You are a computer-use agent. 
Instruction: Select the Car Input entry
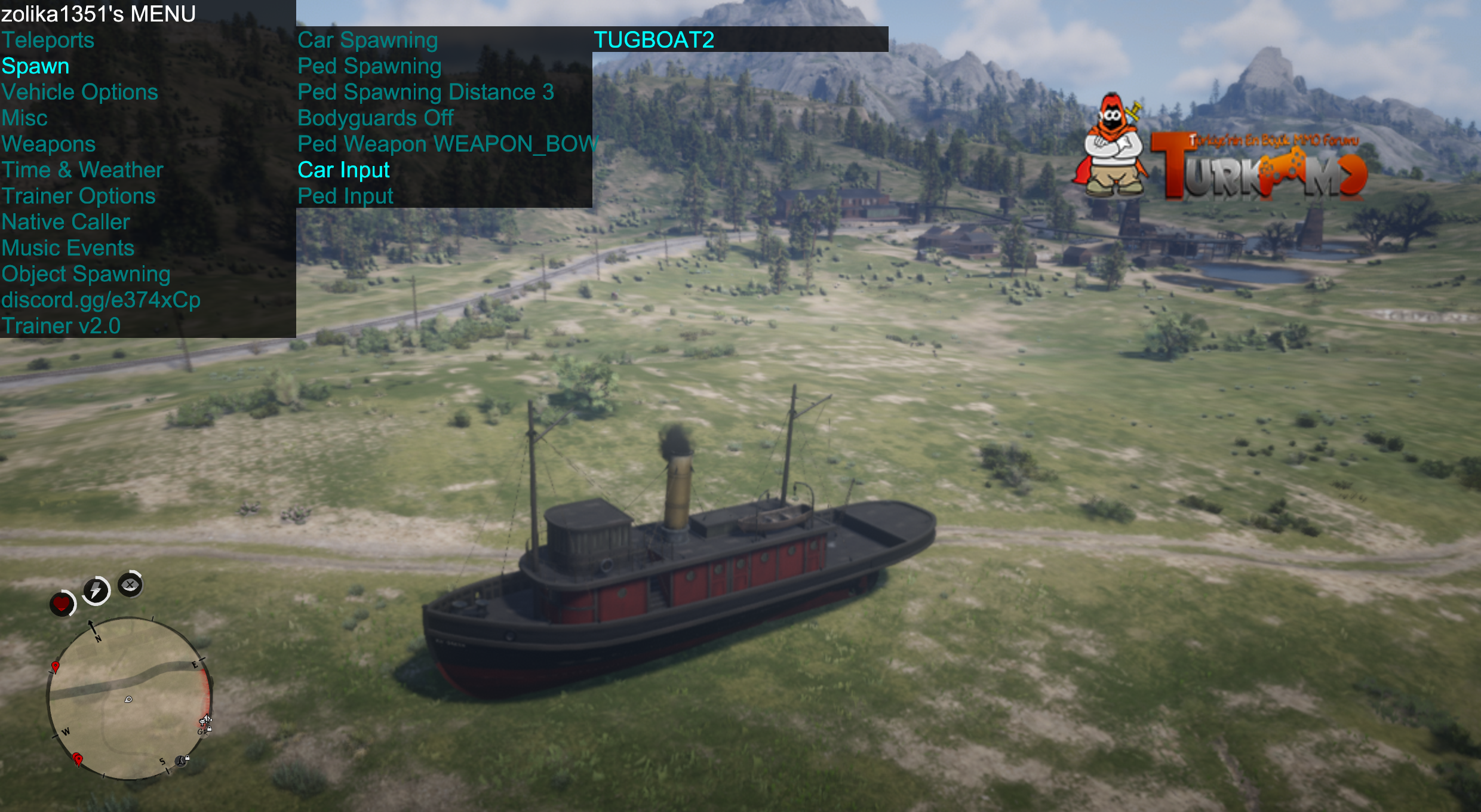click(x=343, y=170)
